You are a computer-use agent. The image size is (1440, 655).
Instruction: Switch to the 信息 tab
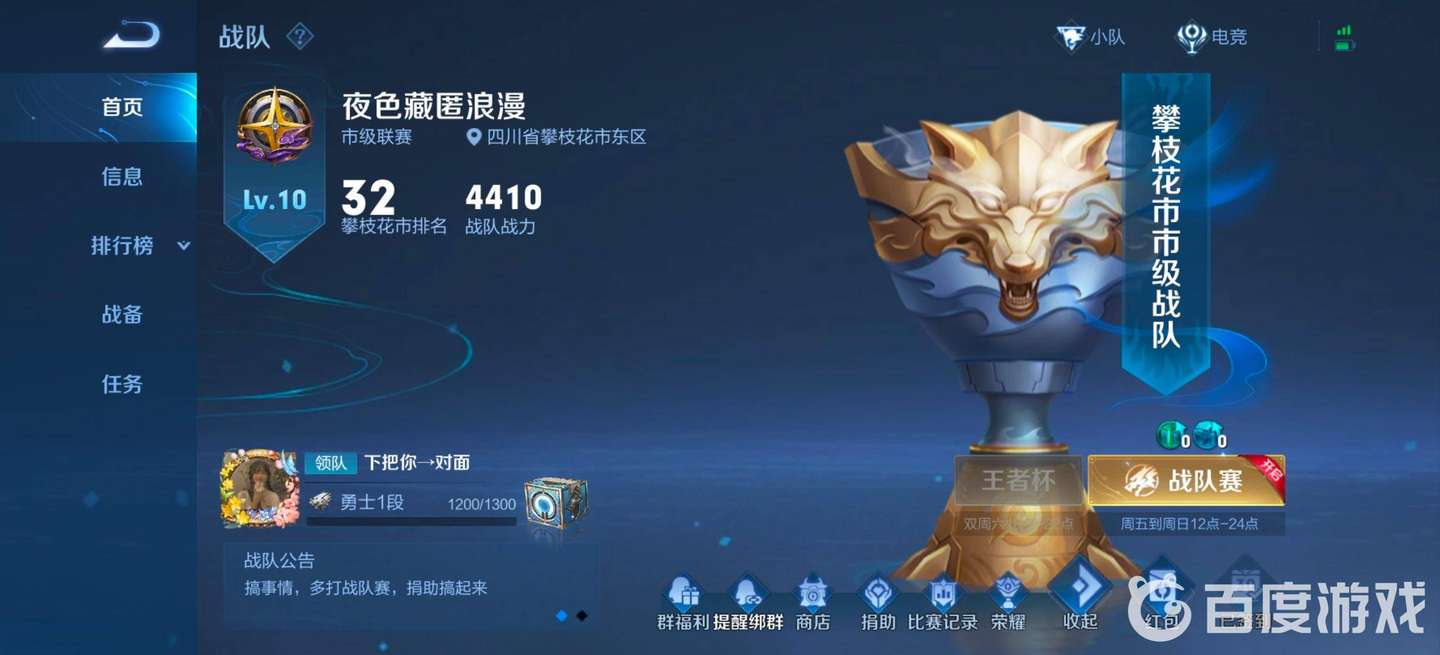pos(122,177)
